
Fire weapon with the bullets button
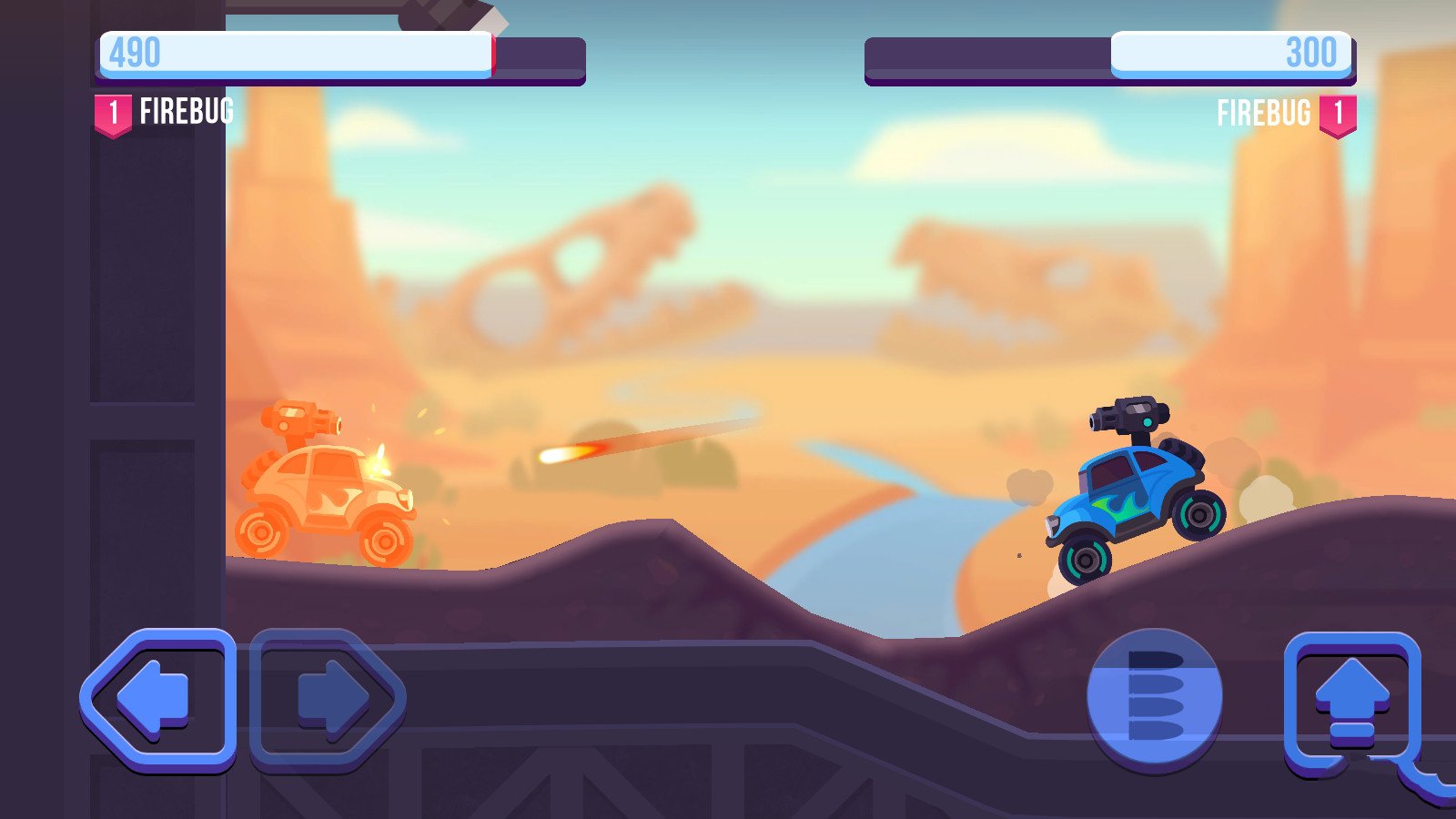coord(1155,697)
